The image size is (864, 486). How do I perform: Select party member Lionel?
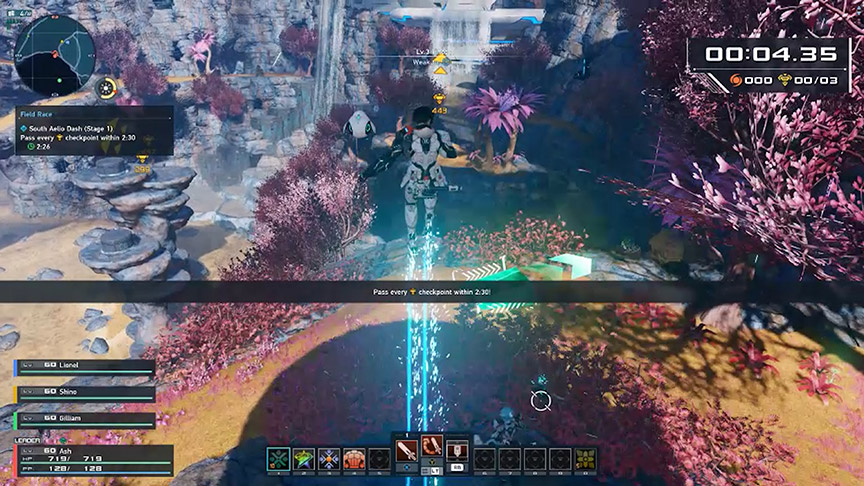85,367
